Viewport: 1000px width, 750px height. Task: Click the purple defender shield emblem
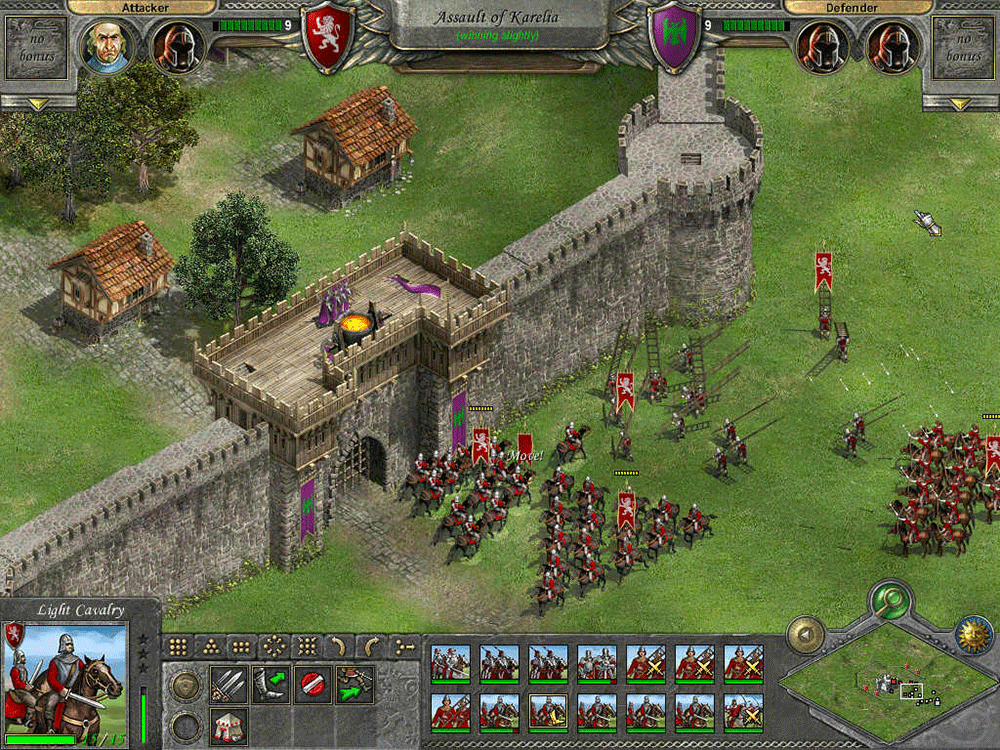click(673, 37)
